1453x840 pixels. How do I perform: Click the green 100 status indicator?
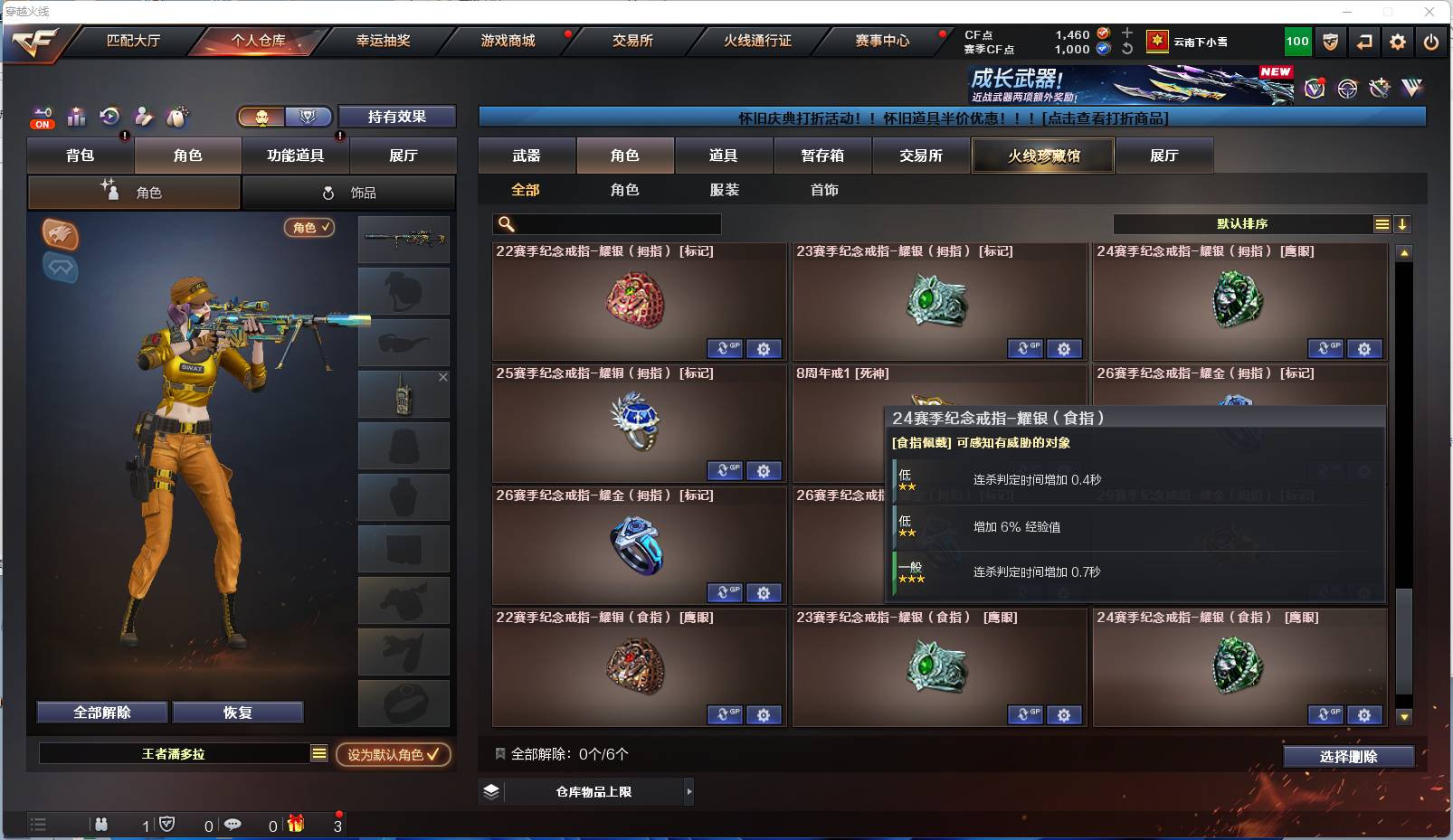pyautogui.click(x=1296, y=41)
